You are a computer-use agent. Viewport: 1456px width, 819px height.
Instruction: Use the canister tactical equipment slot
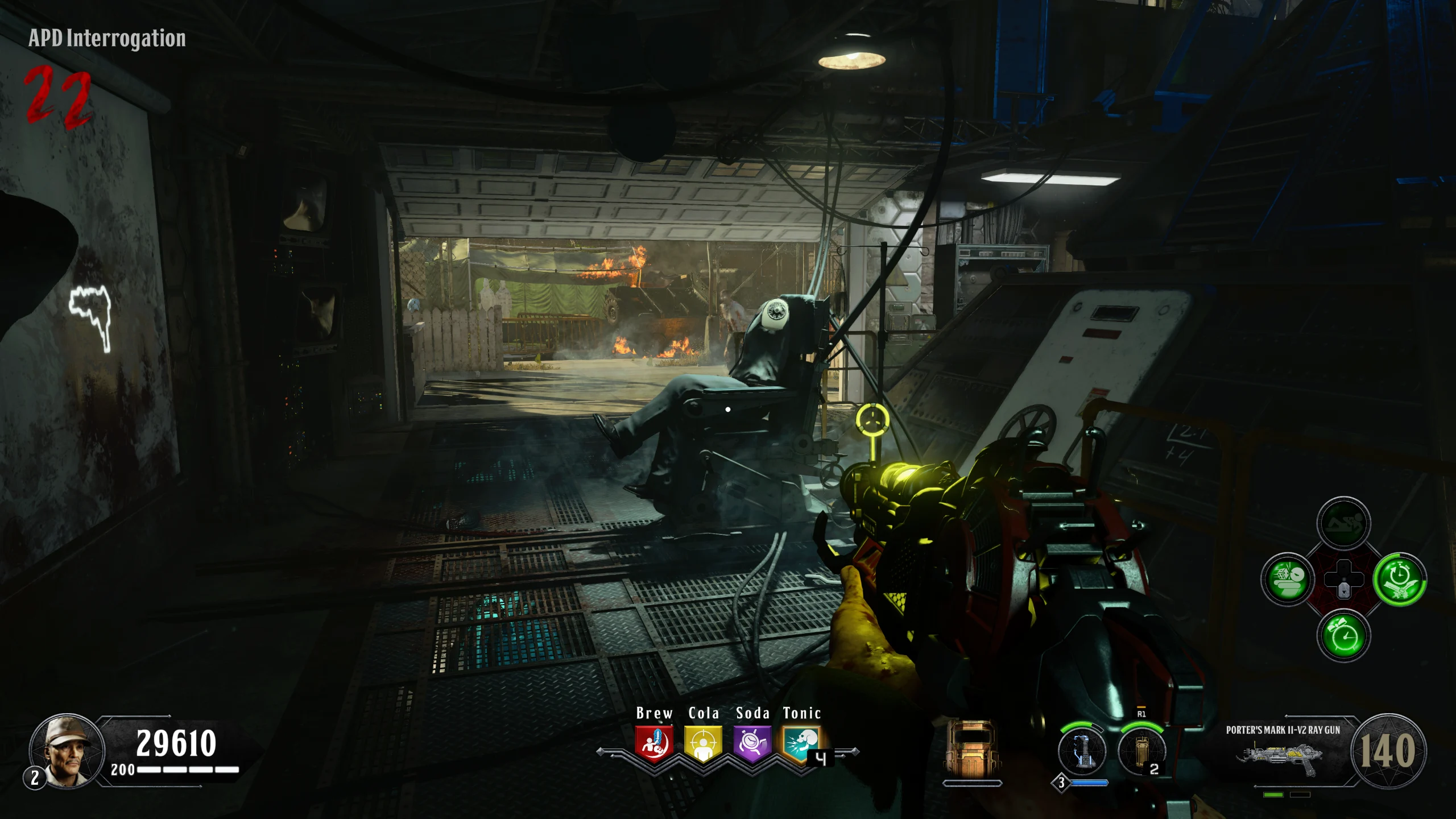click(x=1141, y=751)
